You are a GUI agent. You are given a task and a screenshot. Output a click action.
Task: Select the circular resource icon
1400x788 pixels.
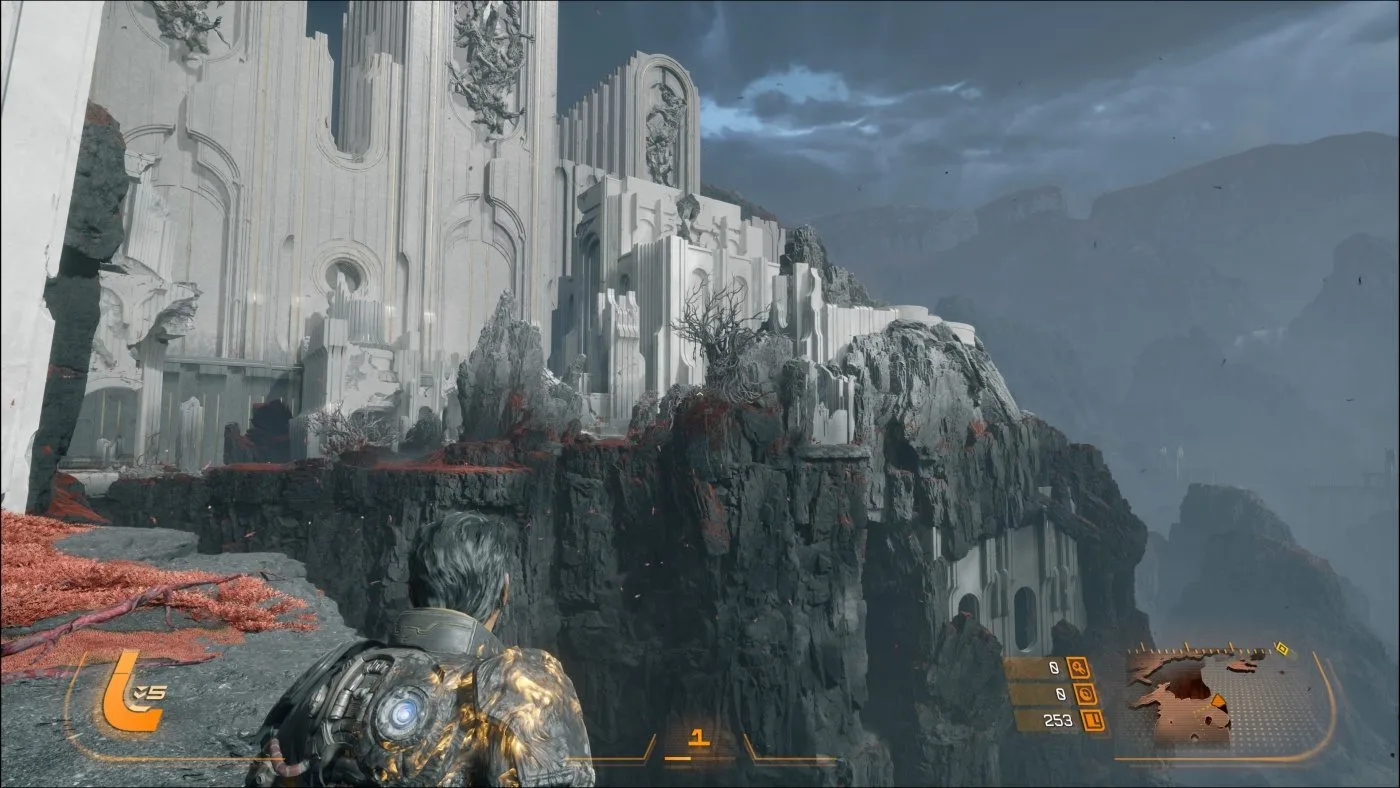[x=1087, y=693]
